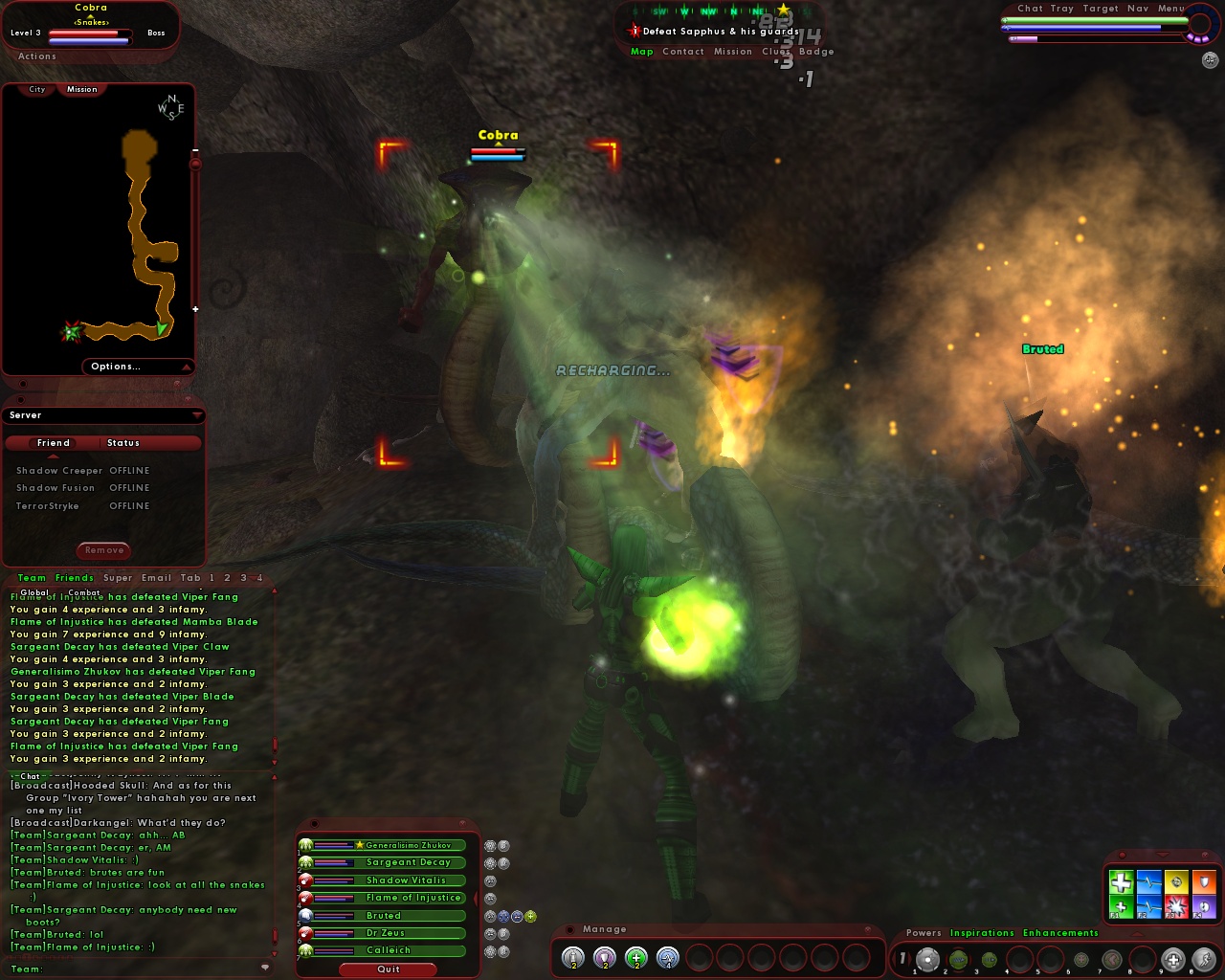Select the Sprint power icon in the tray
Viewport: 1225px width, 980px height.
pos(1205,958)
